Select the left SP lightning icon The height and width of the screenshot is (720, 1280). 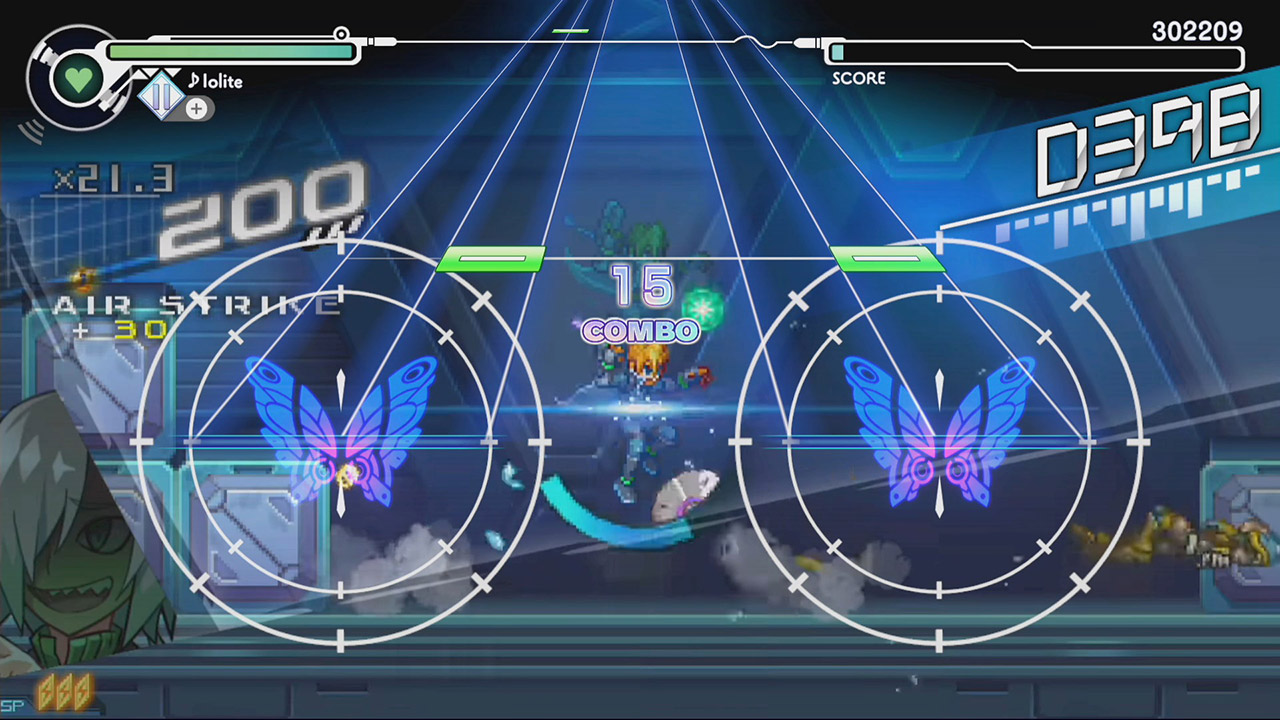pos(46,692)
